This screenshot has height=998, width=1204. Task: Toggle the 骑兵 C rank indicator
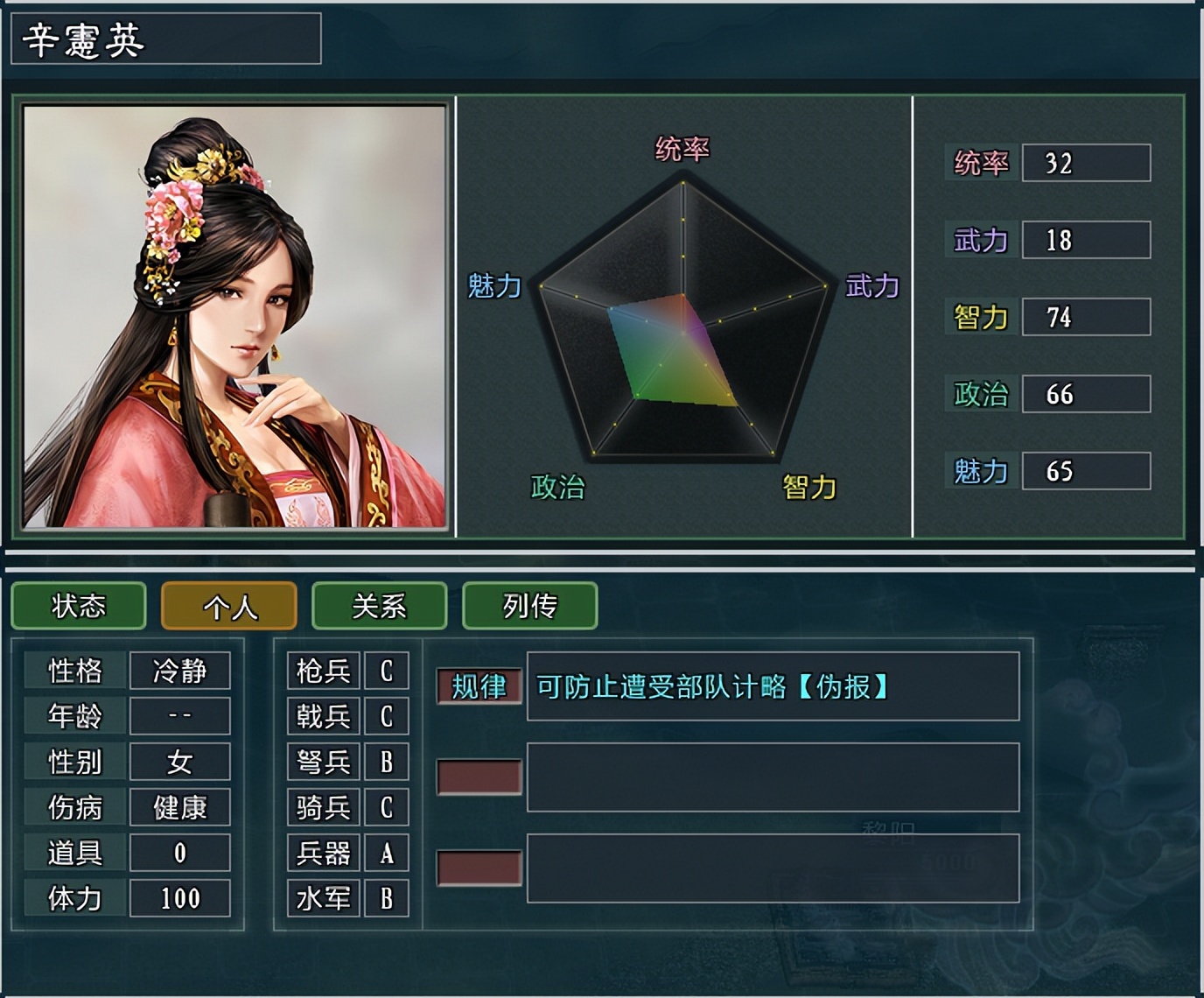click(386, 806)
